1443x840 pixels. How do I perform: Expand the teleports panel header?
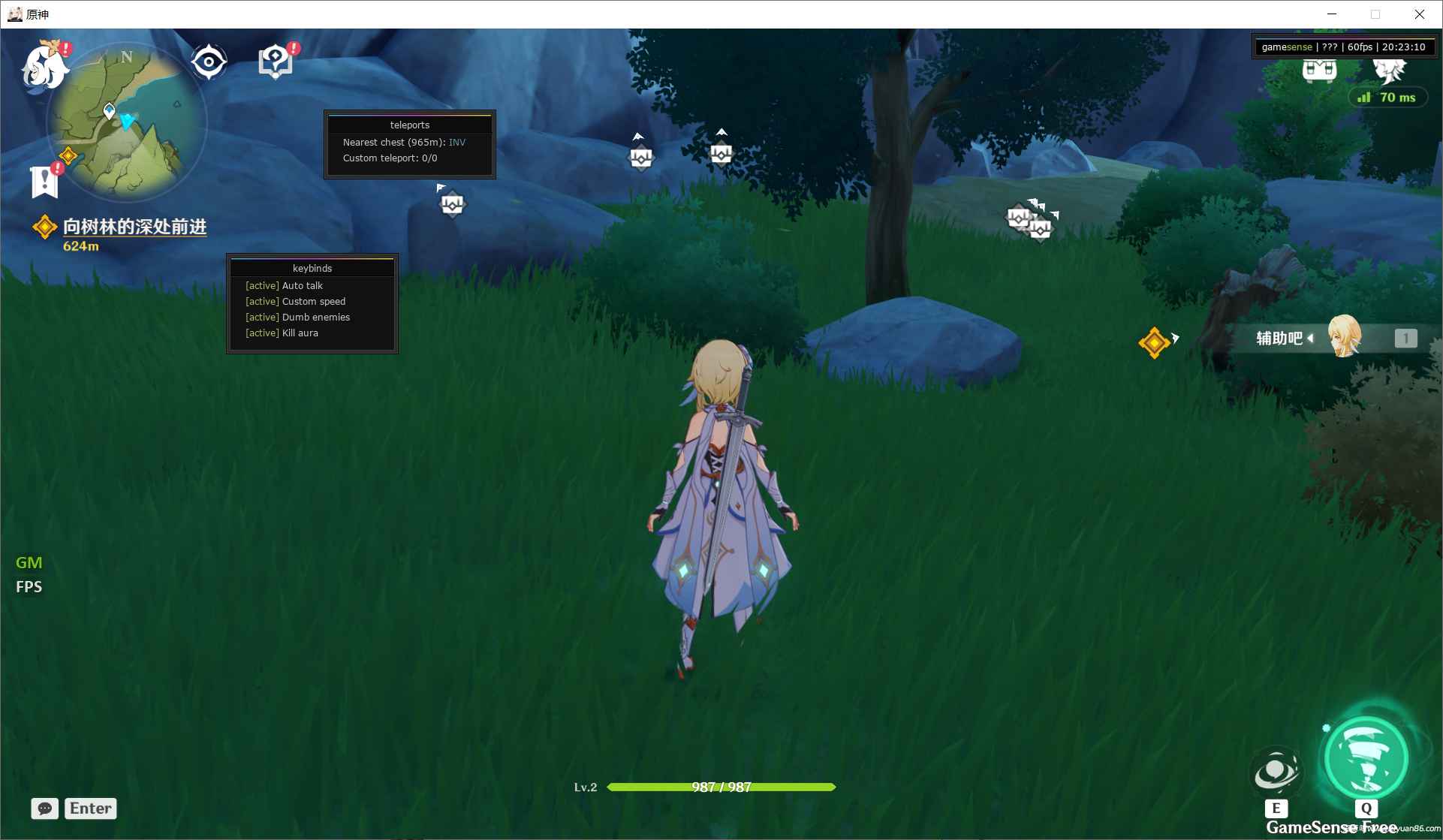[x=409, y=124]
